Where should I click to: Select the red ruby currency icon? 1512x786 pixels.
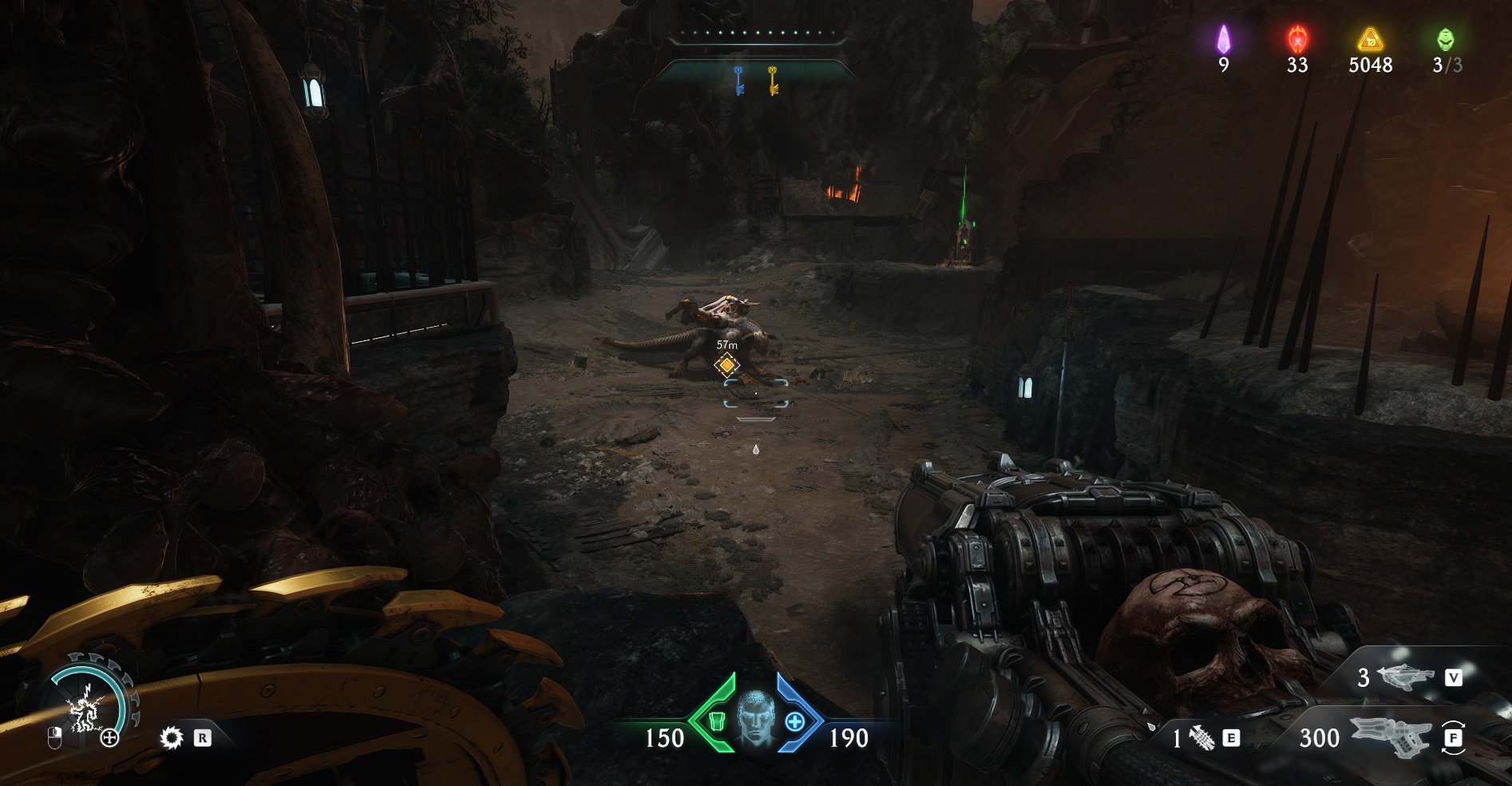[x=1297, y=38]
